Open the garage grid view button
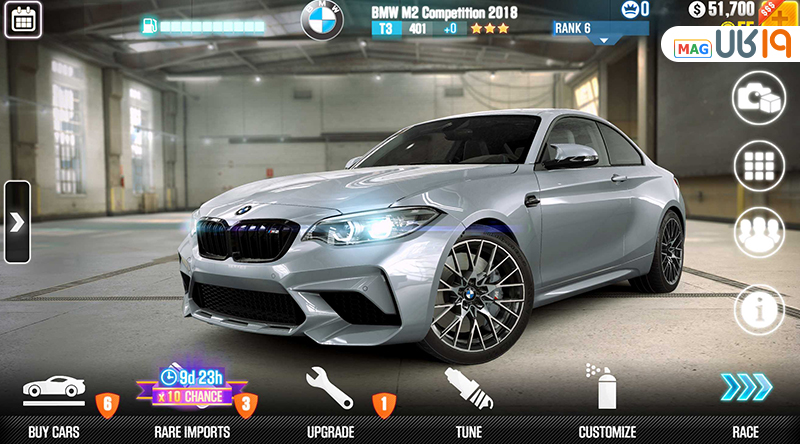Screen dimensions: 800x444 coord(759,165)
